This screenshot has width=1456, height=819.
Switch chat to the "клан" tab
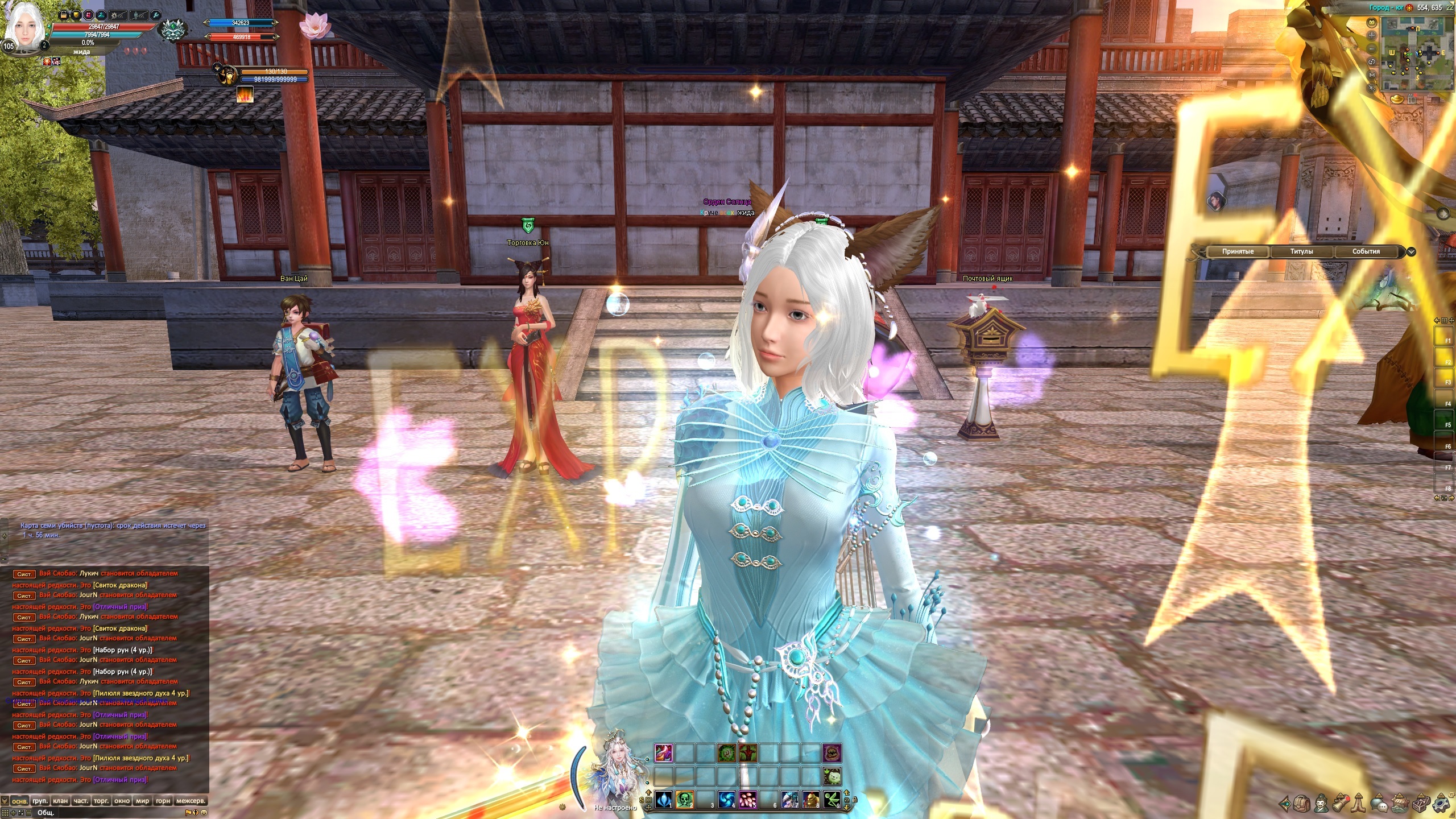pos(60,801)
